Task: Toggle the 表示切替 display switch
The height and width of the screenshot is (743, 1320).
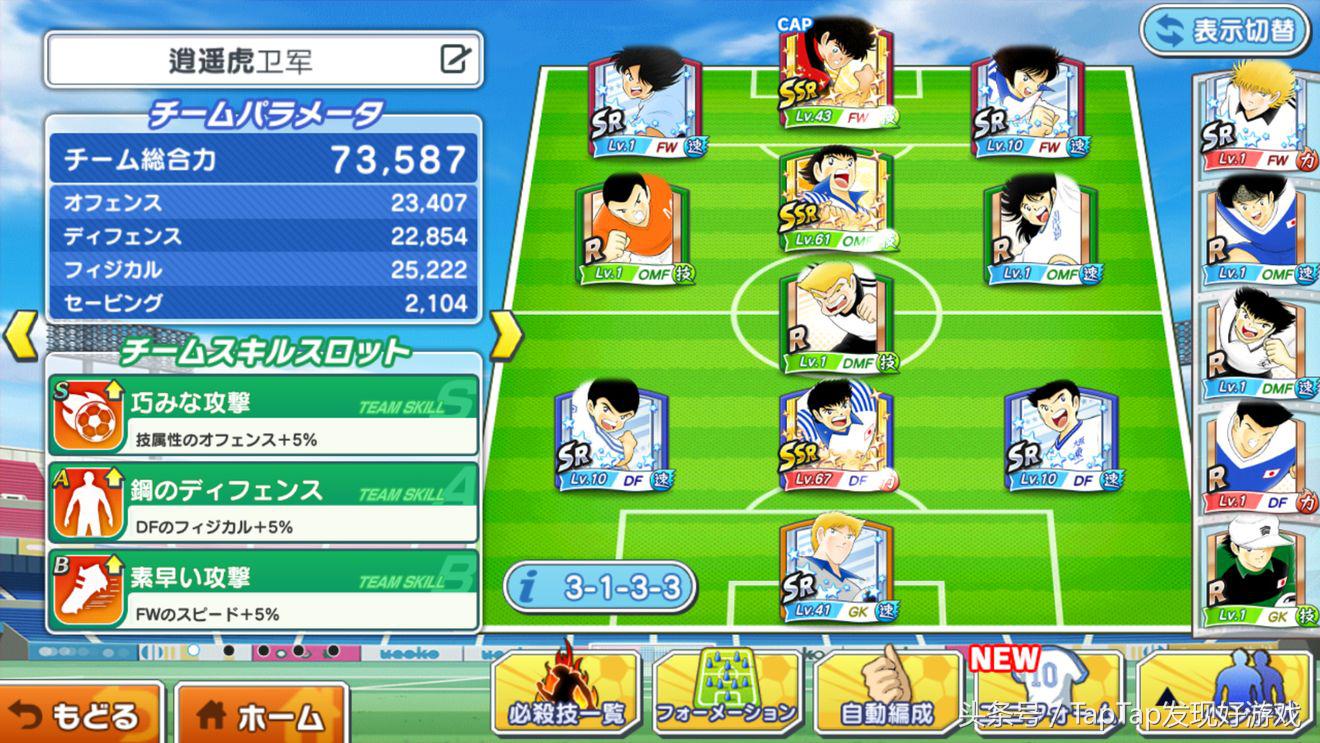Action: tap(1225, 29)
